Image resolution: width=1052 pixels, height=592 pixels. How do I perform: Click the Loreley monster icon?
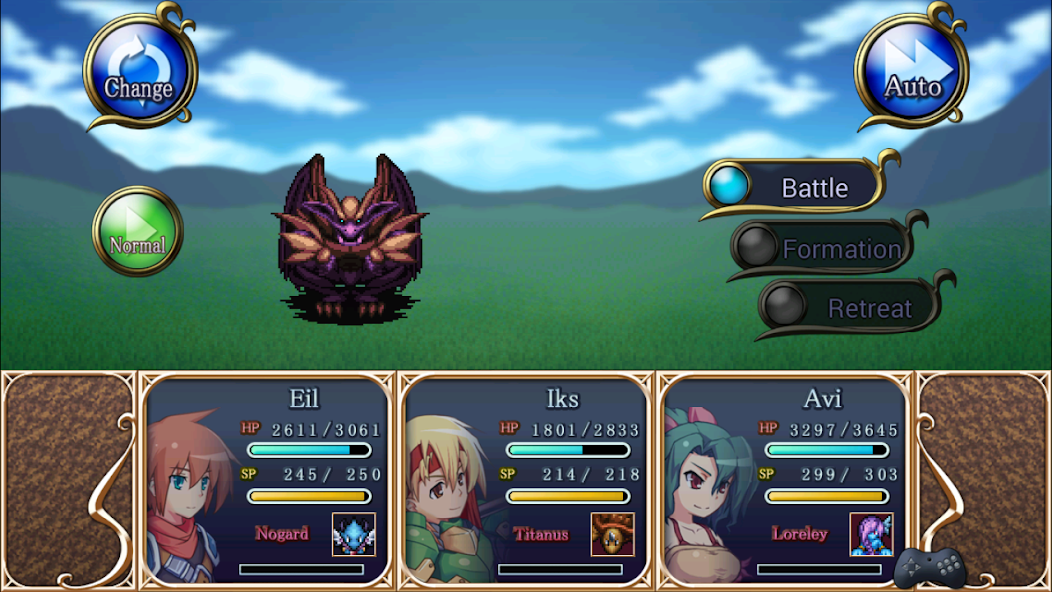point(871,534)
